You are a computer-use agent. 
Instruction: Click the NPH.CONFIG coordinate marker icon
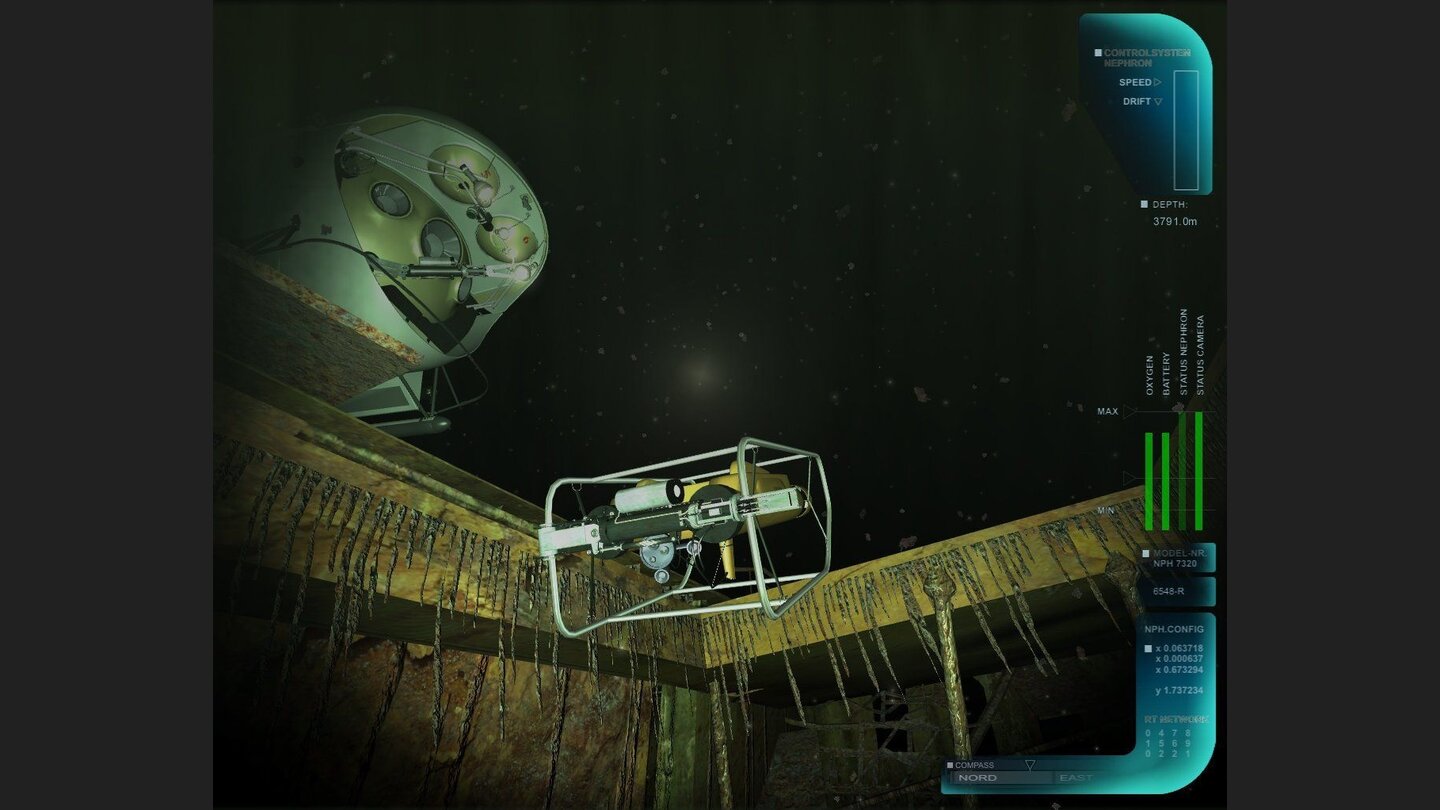point(1147,646)
